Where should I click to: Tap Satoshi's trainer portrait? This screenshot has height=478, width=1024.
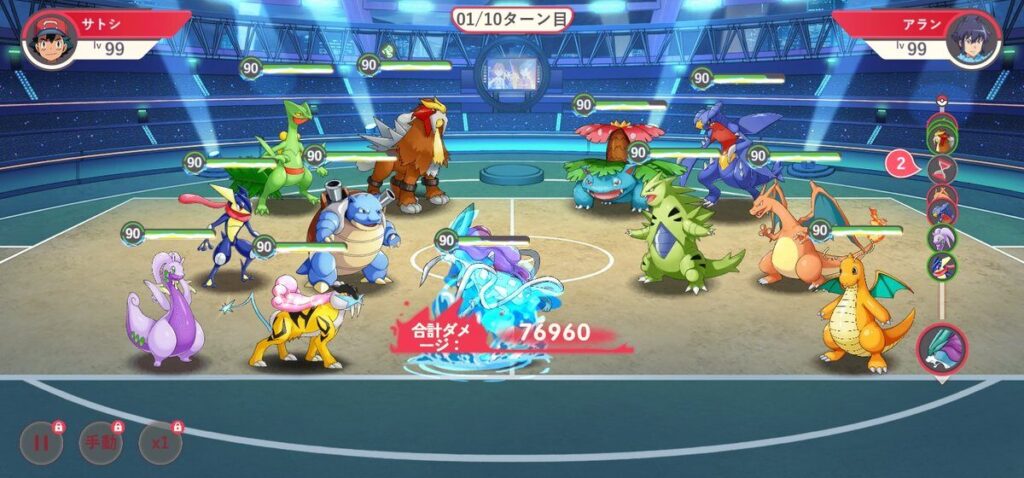click(50, 39)
